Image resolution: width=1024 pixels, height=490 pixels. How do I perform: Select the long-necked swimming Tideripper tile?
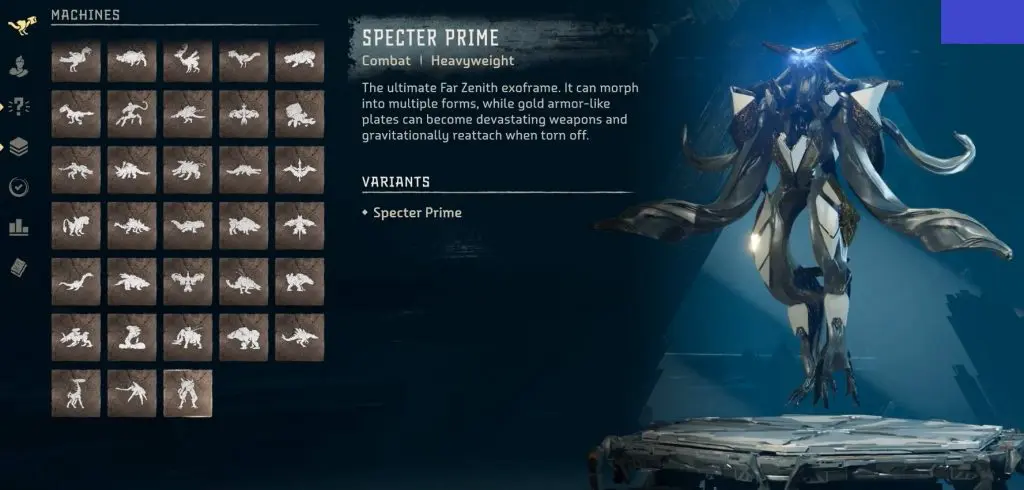click(x=76, y=283)
